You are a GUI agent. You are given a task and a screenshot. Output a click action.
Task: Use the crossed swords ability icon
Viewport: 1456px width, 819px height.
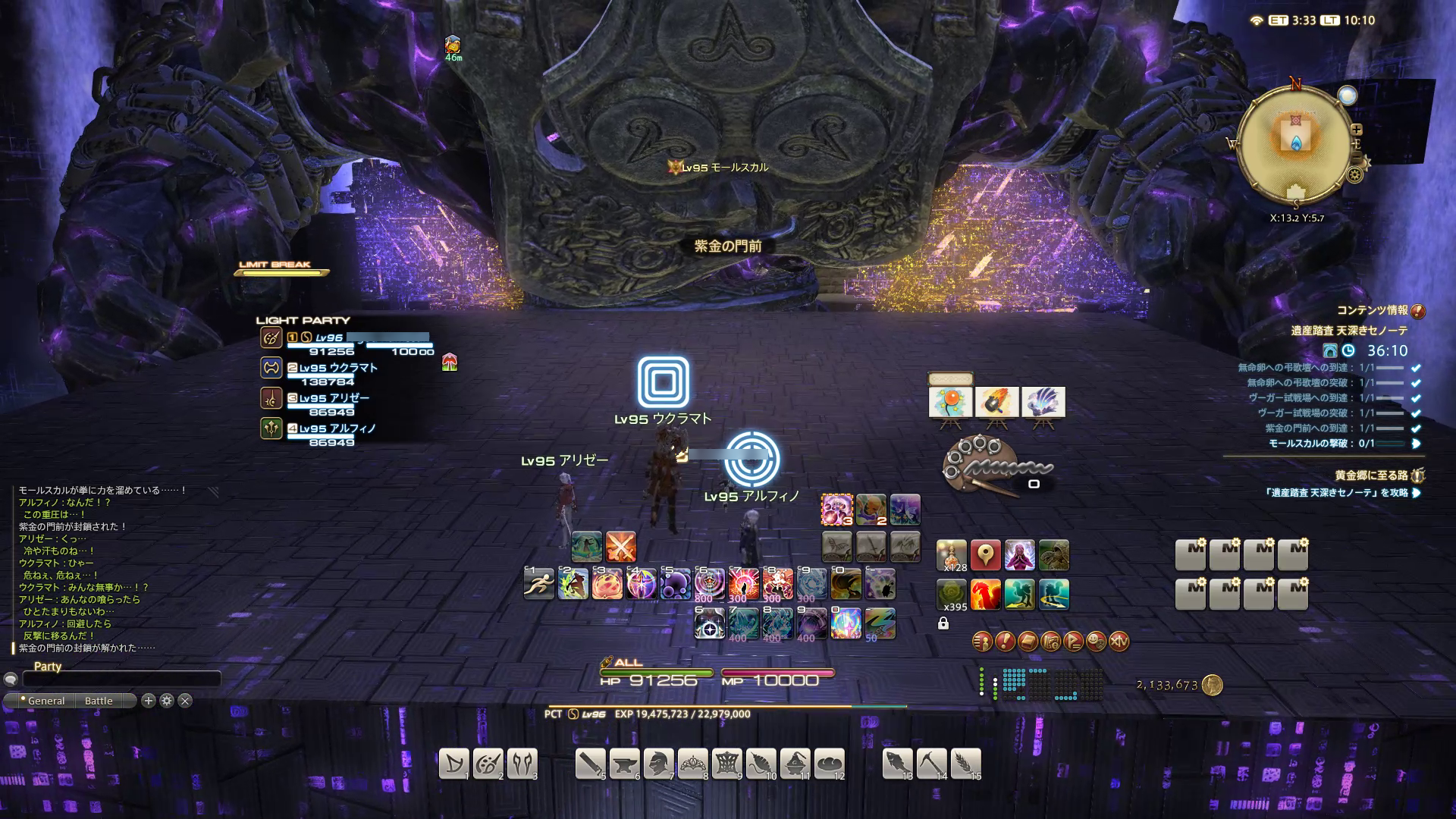point(620,547)
